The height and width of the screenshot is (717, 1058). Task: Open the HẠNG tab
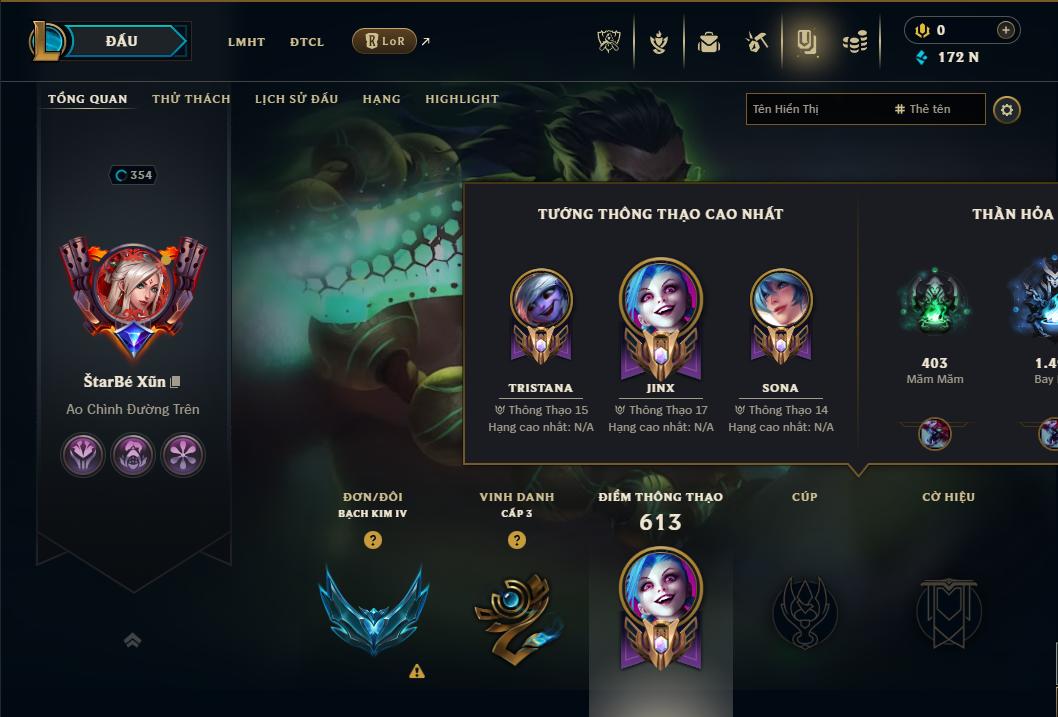pos(382,99)
